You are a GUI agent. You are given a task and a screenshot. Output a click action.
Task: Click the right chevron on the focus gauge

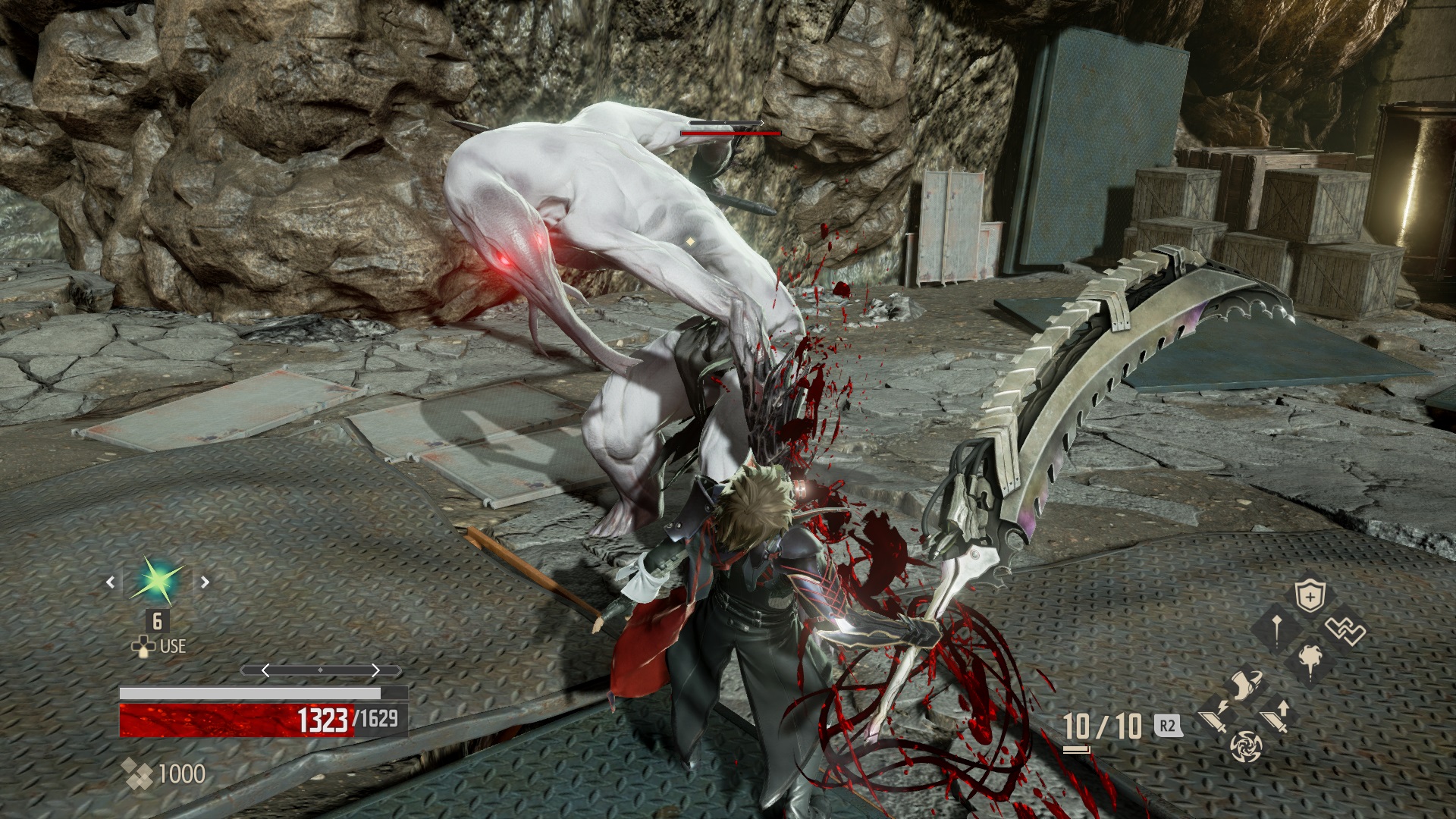[x=376, y=671]
